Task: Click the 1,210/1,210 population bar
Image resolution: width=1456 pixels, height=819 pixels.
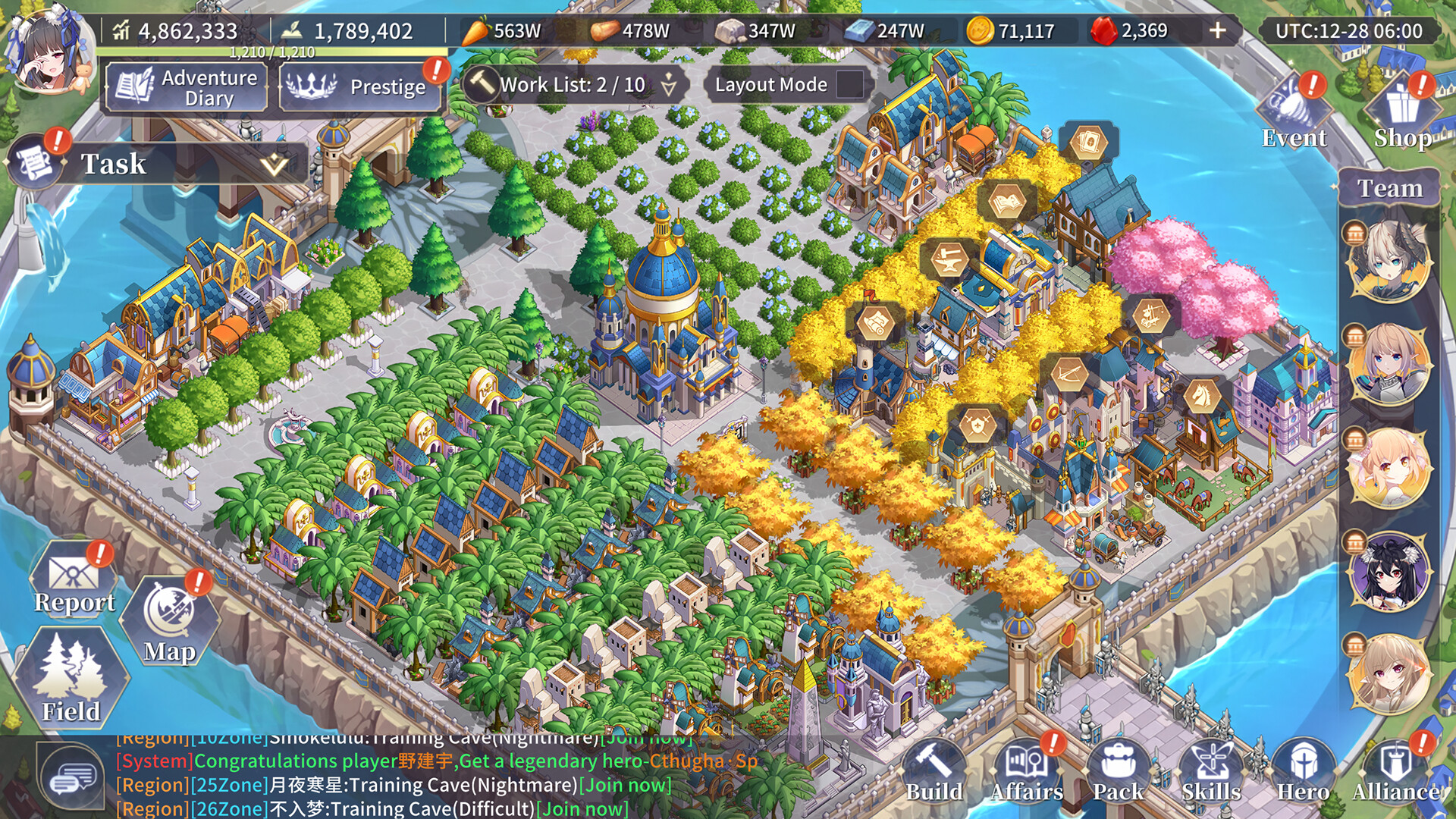Action: click(x=273, y=53)
